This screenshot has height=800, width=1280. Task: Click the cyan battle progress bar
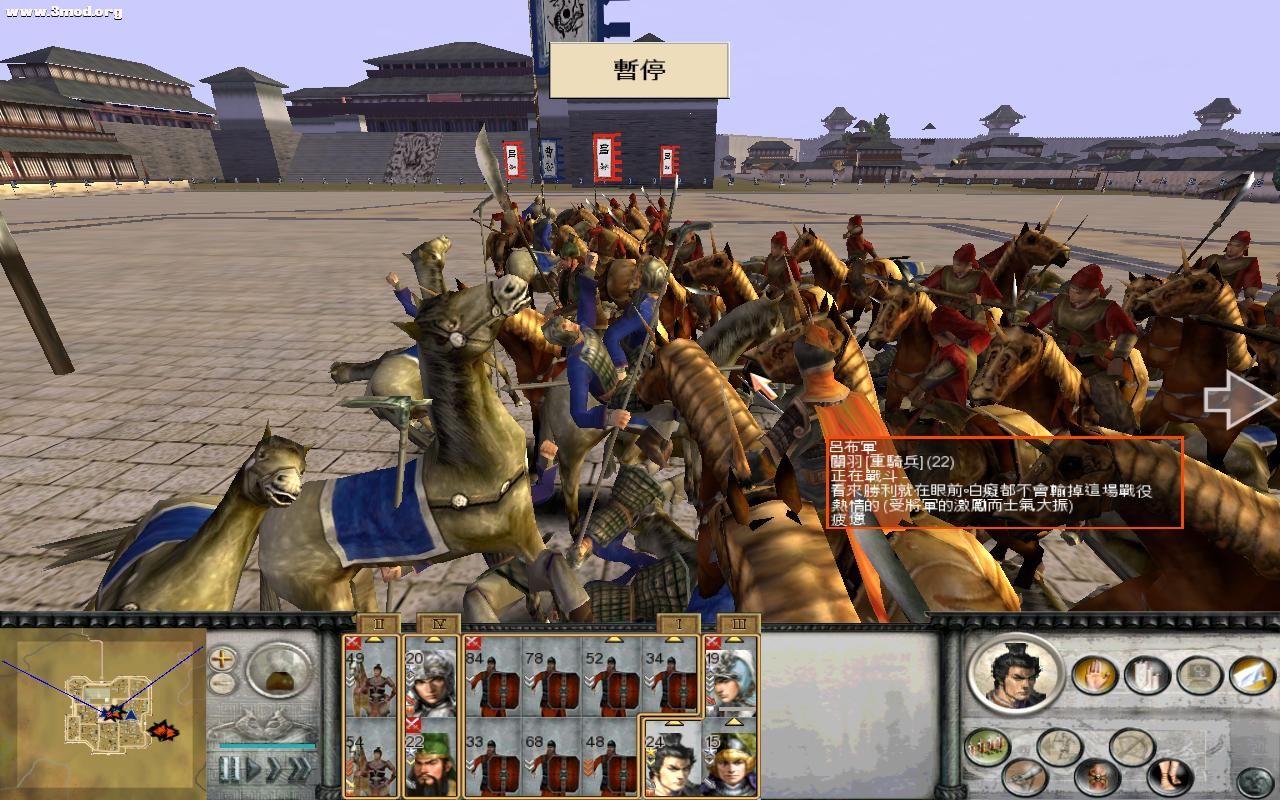267,746
